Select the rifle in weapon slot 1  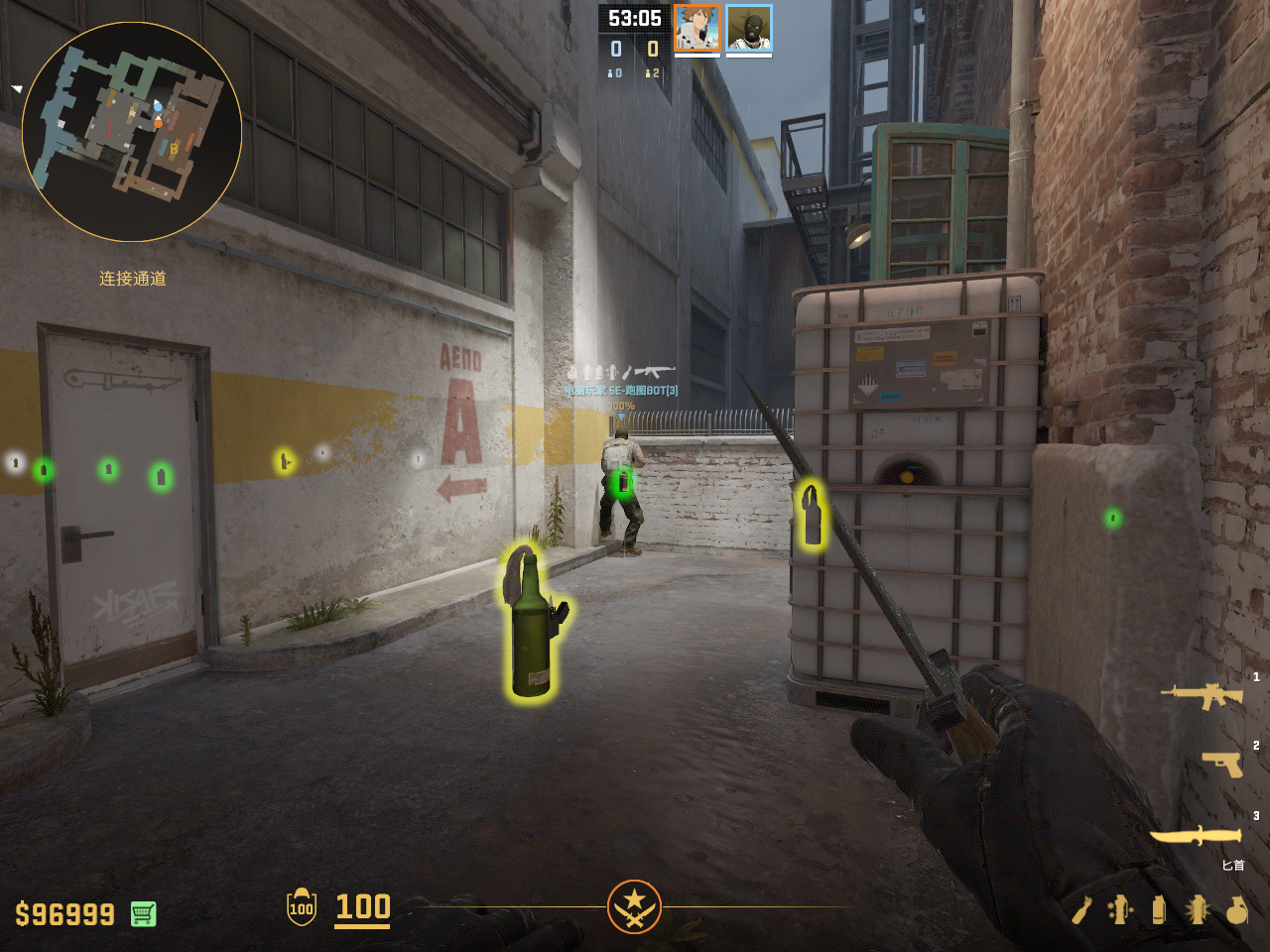tap(1202, 695)
